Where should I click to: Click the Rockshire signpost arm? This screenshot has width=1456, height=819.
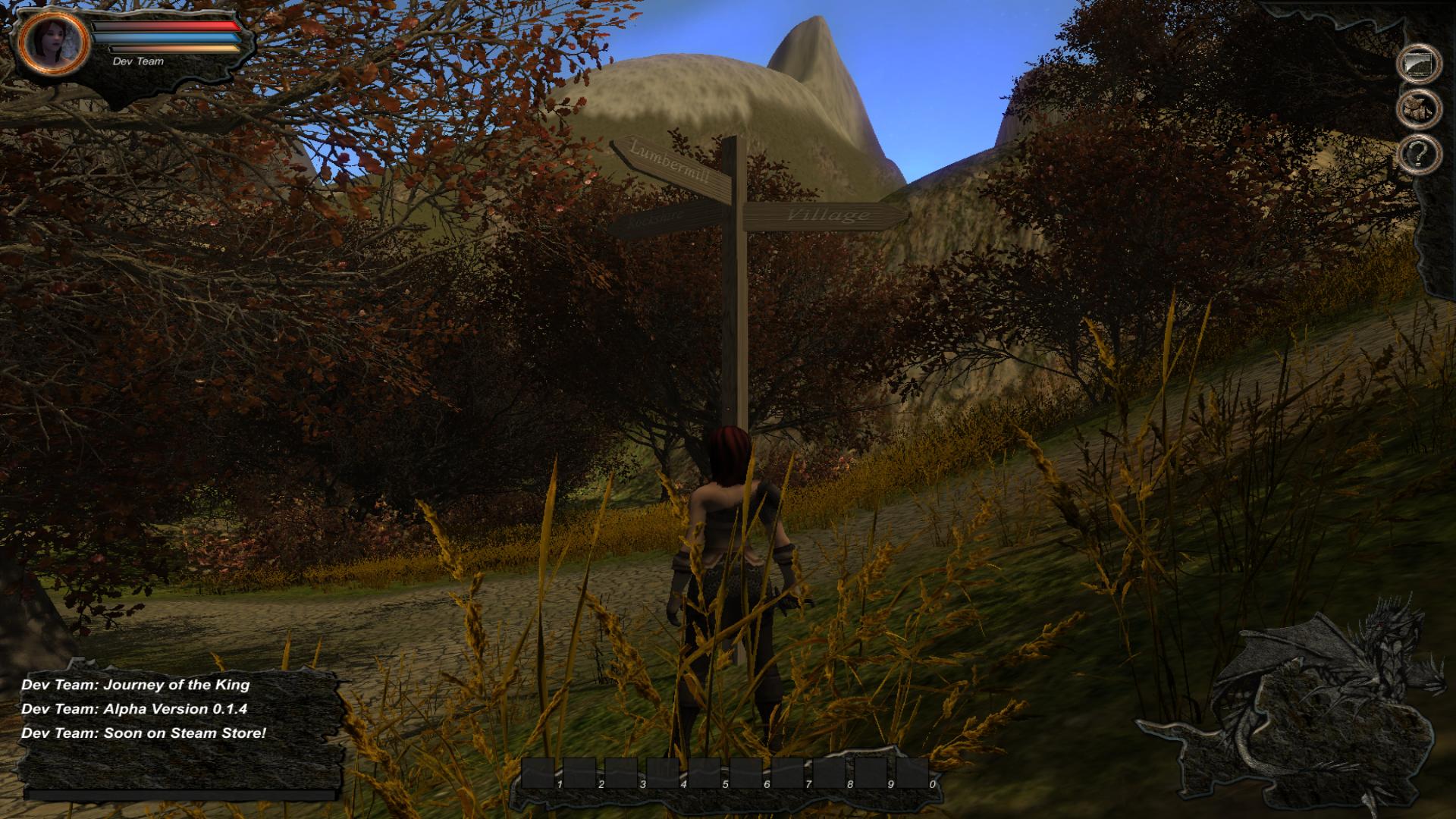pyautogui.click(x=656, y=220)
